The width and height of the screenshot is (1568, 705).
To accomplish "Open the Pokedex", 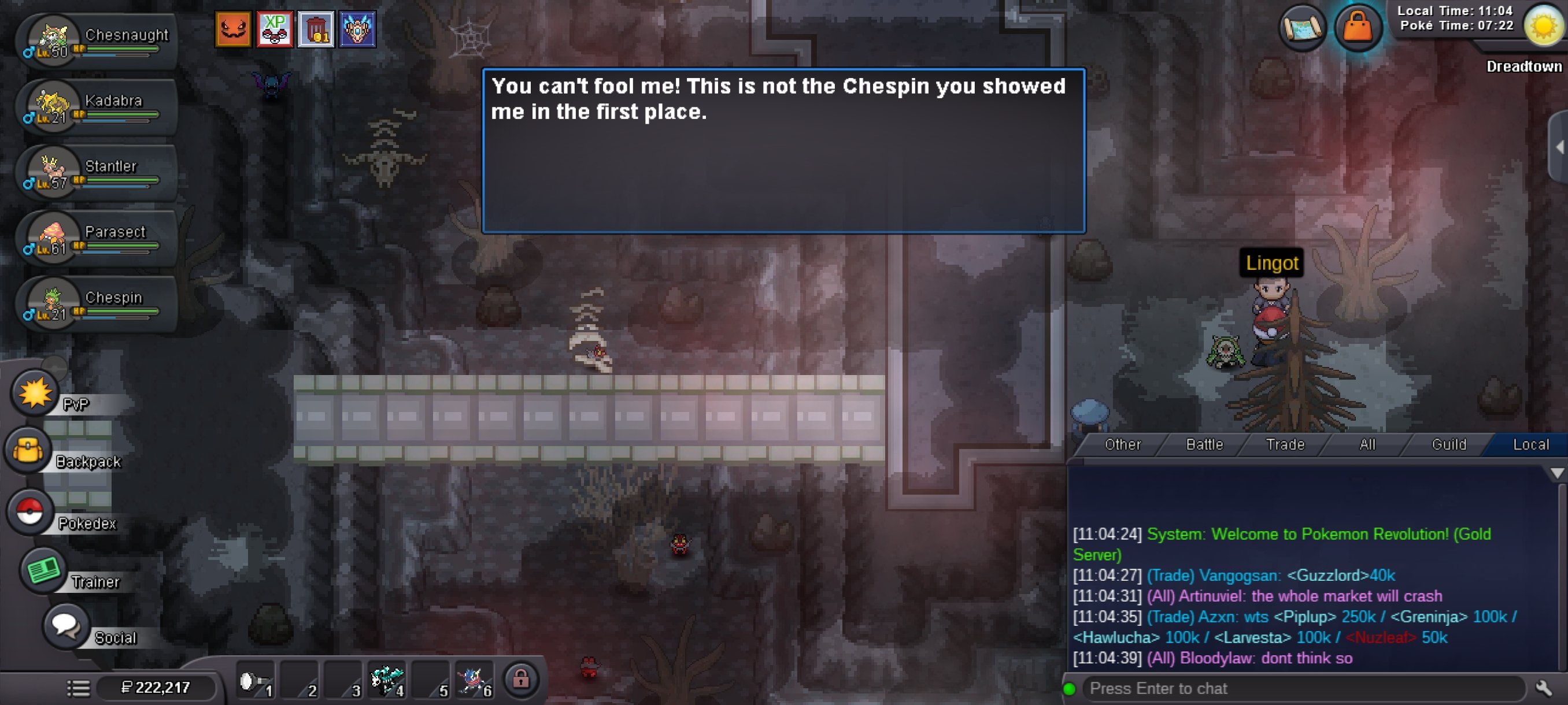I will (x=29, y=511).
